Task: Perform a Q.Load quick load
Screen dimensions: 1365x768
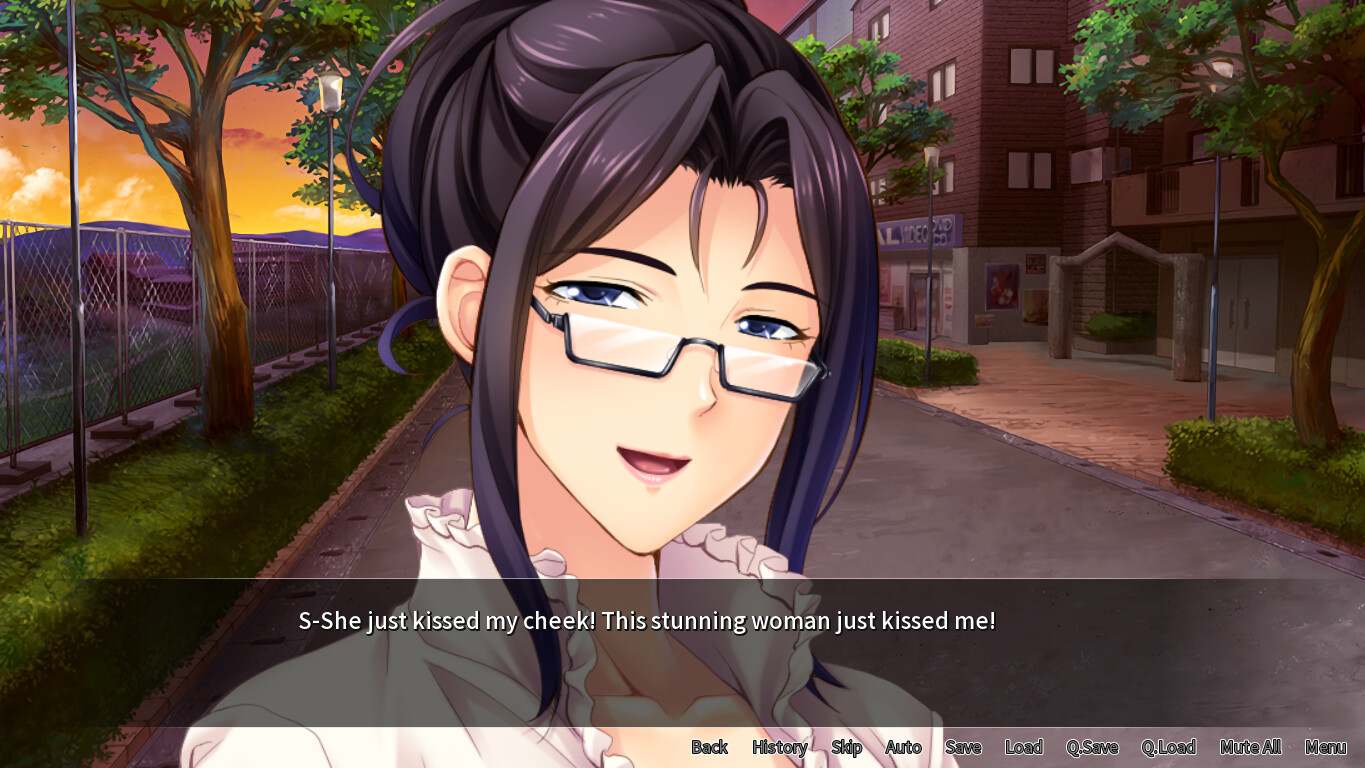Action: (1171, 747)
